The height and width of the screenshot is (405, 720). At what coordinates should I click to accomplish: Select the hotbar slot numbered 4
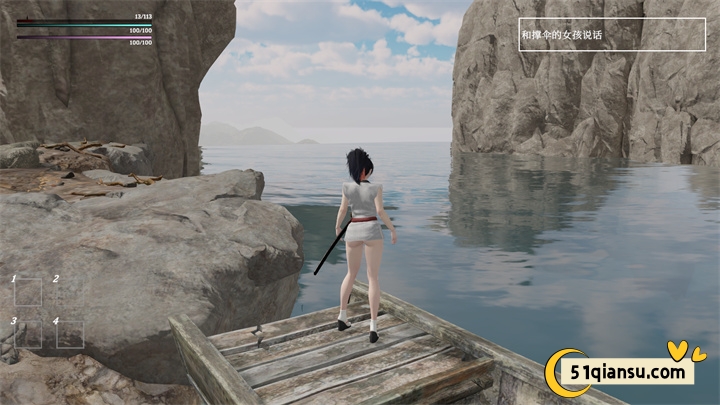coord(70,334)
